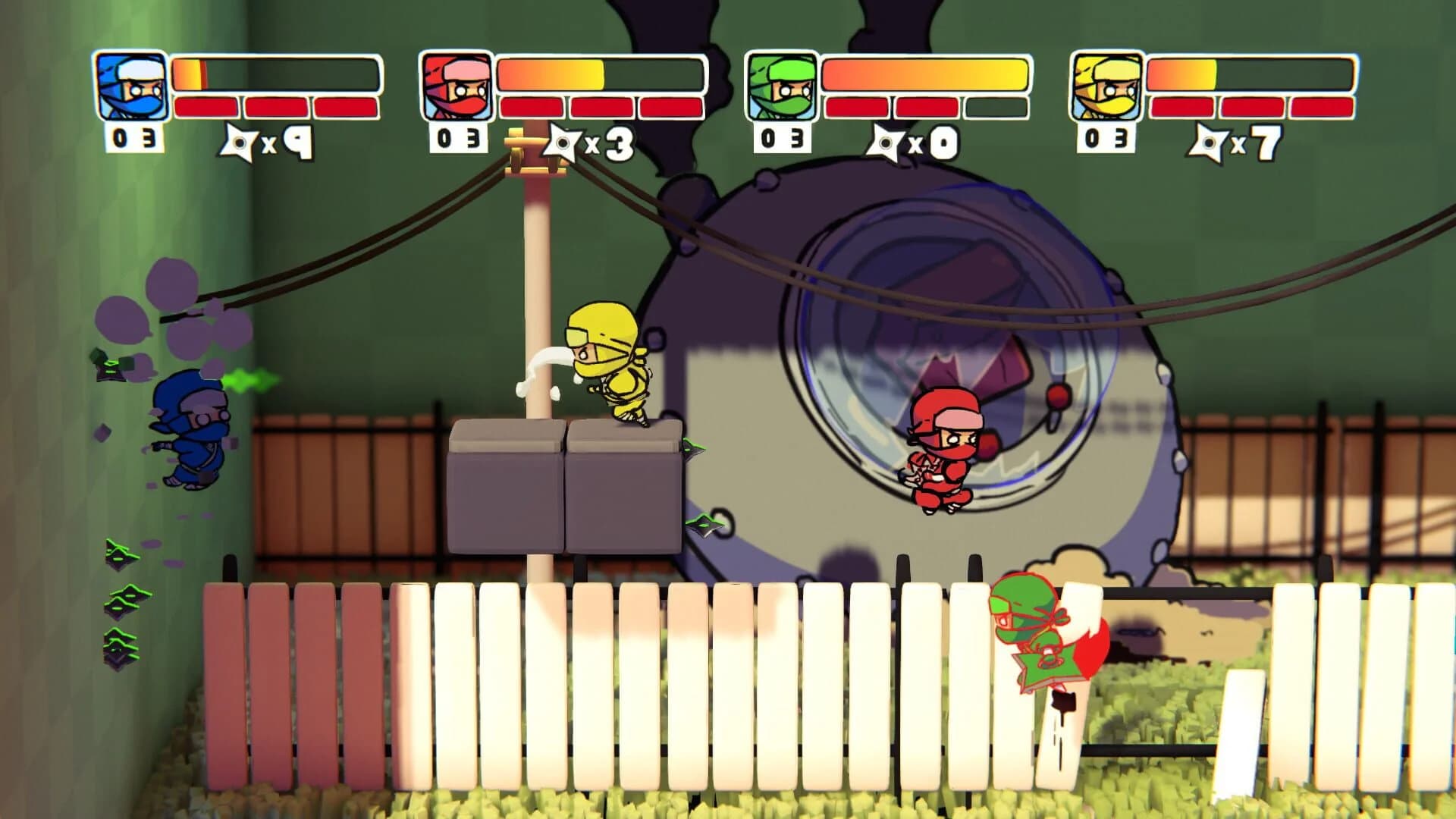Click the red ninja's portrait icon
Screen dimensions: 1456x819
(456, 85)
